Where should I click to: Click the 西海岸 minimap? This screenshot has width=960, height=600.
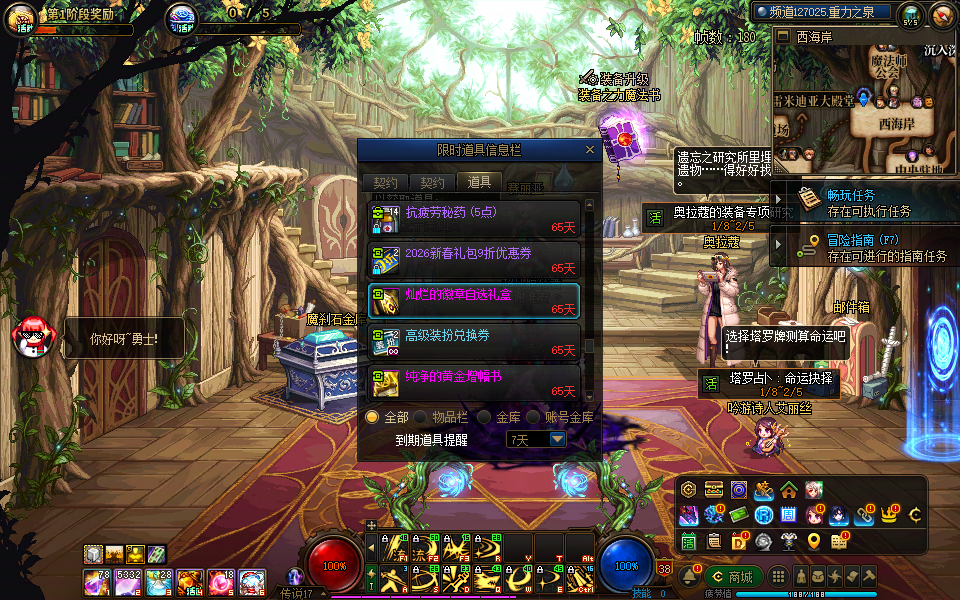(x=865, y=110)
